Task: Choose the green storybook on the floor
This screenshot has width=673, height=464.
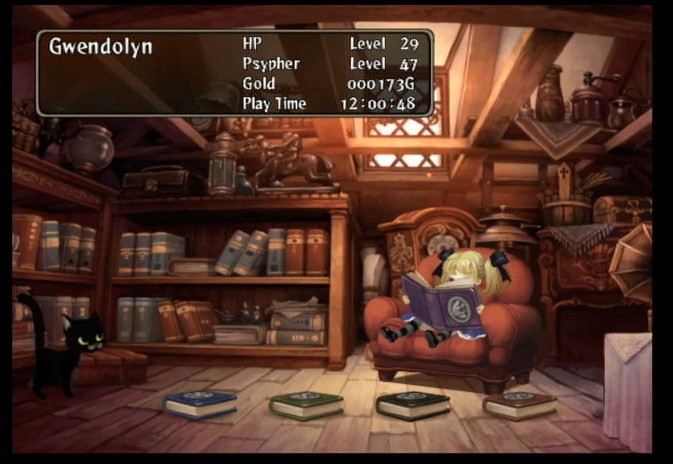Action: [x=306, y=404]
